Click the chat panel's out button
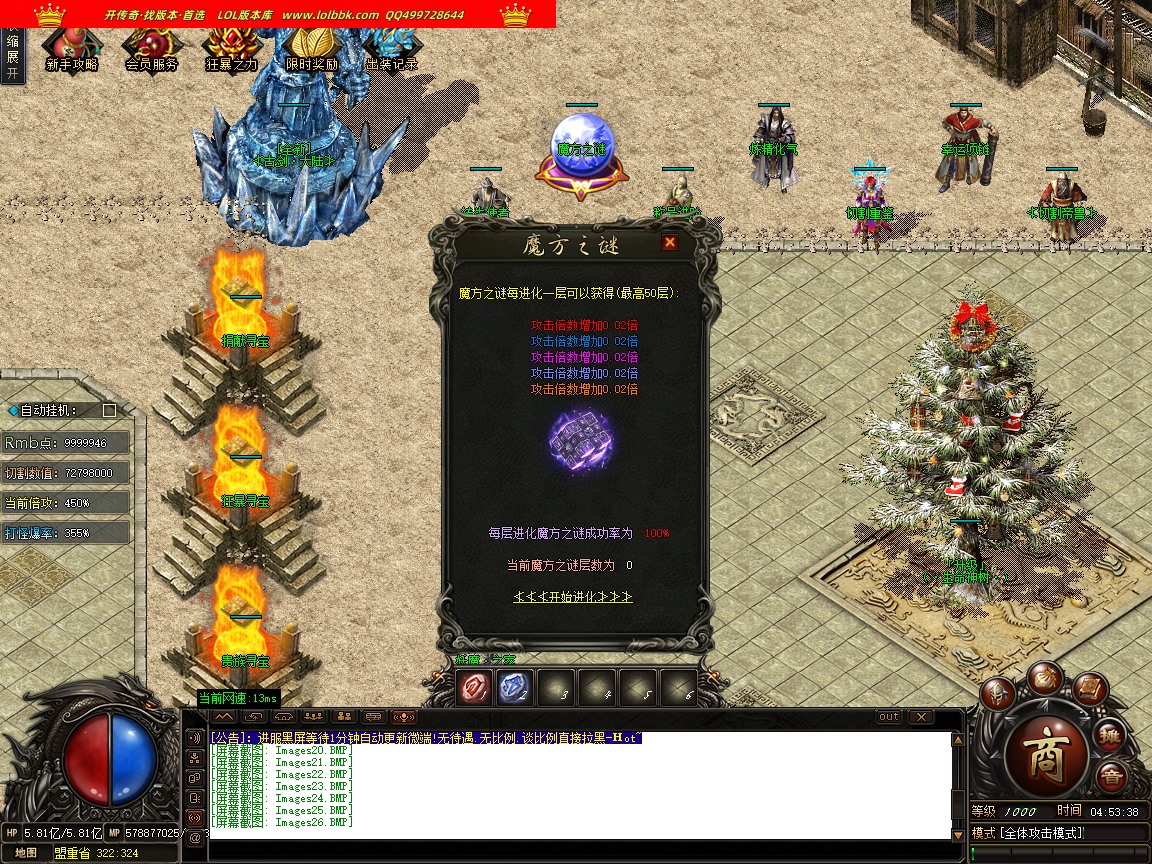 pyautogui.click(x=889, y=717)
